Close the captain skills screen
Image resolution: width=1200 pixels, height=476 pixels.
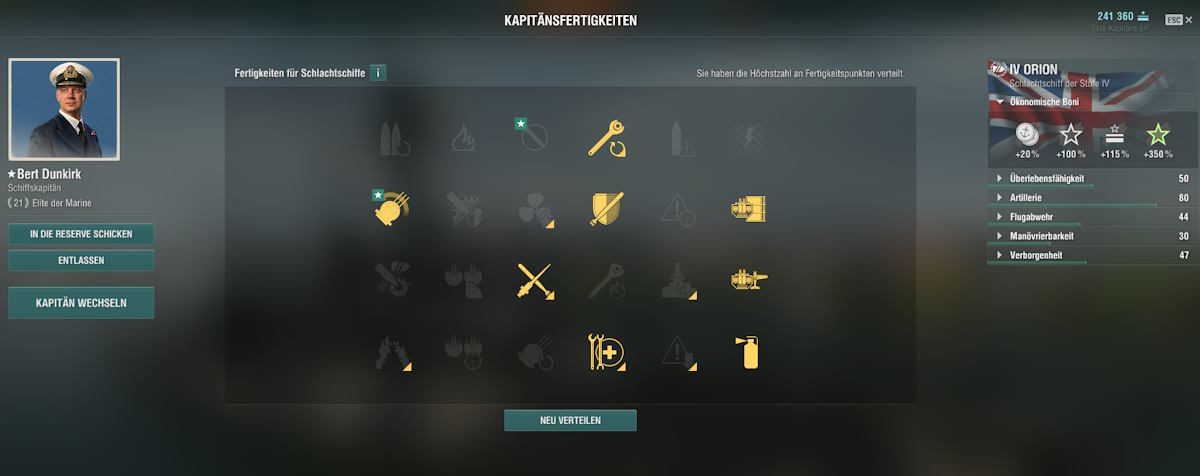coord(1174,19)
